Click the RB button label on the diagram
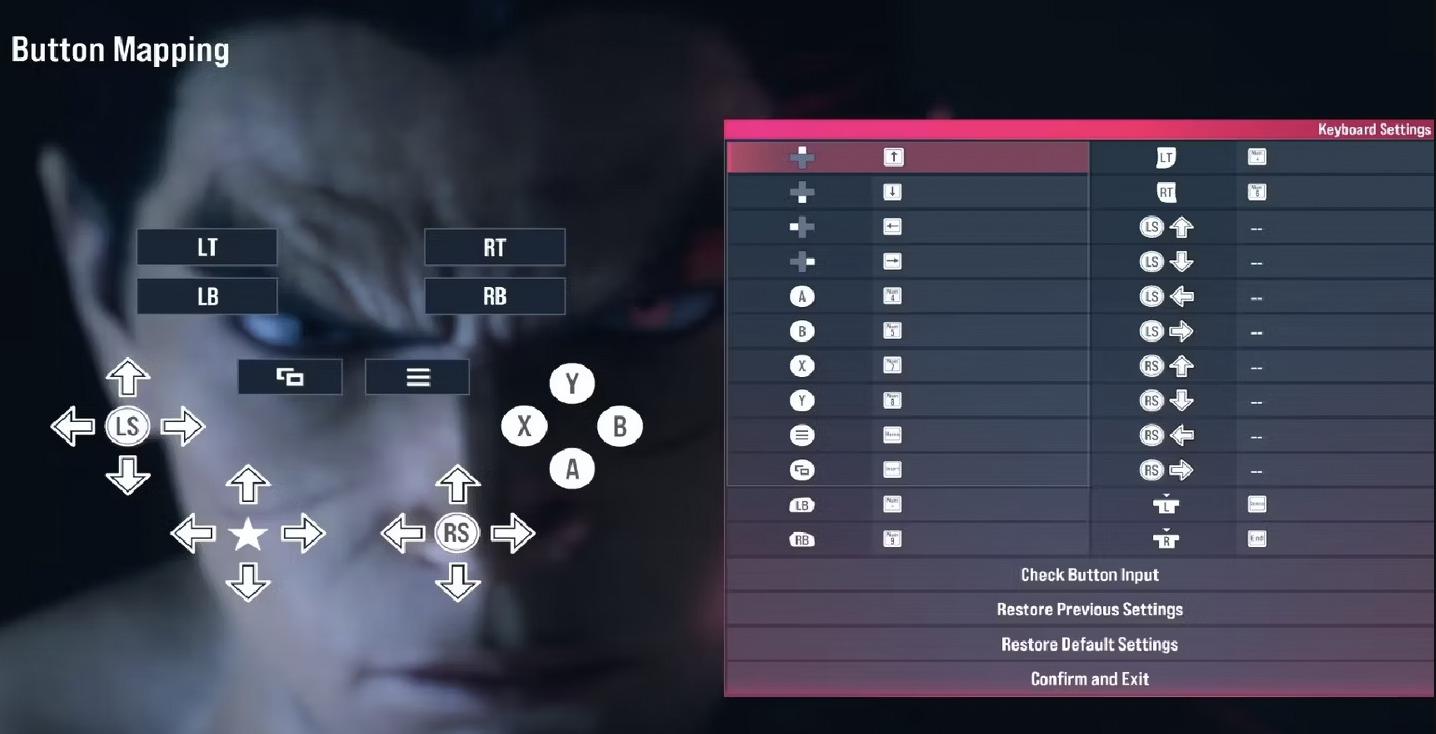 (x=494, y=296)
